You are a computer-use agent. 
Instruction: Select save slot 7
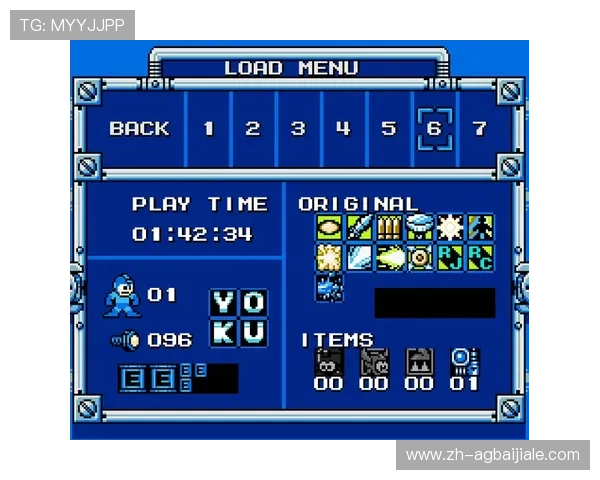[x=479, y=128]
